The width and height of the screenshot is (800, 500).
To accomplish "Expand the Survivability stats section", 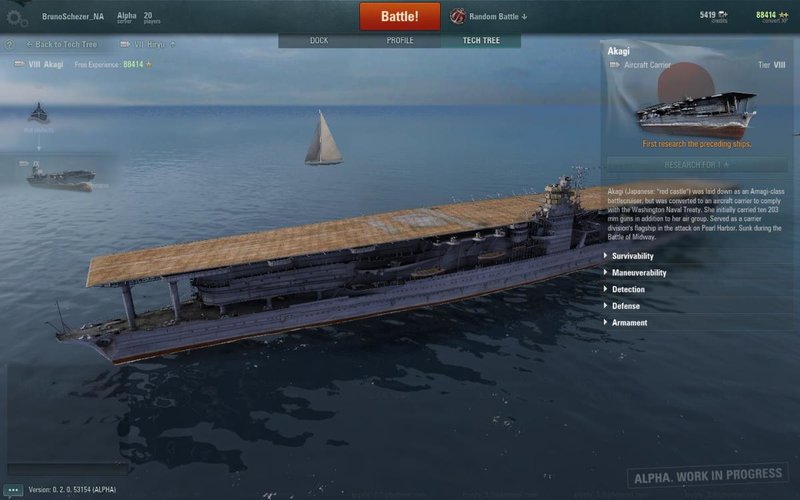I will click(x=632, y=256).
